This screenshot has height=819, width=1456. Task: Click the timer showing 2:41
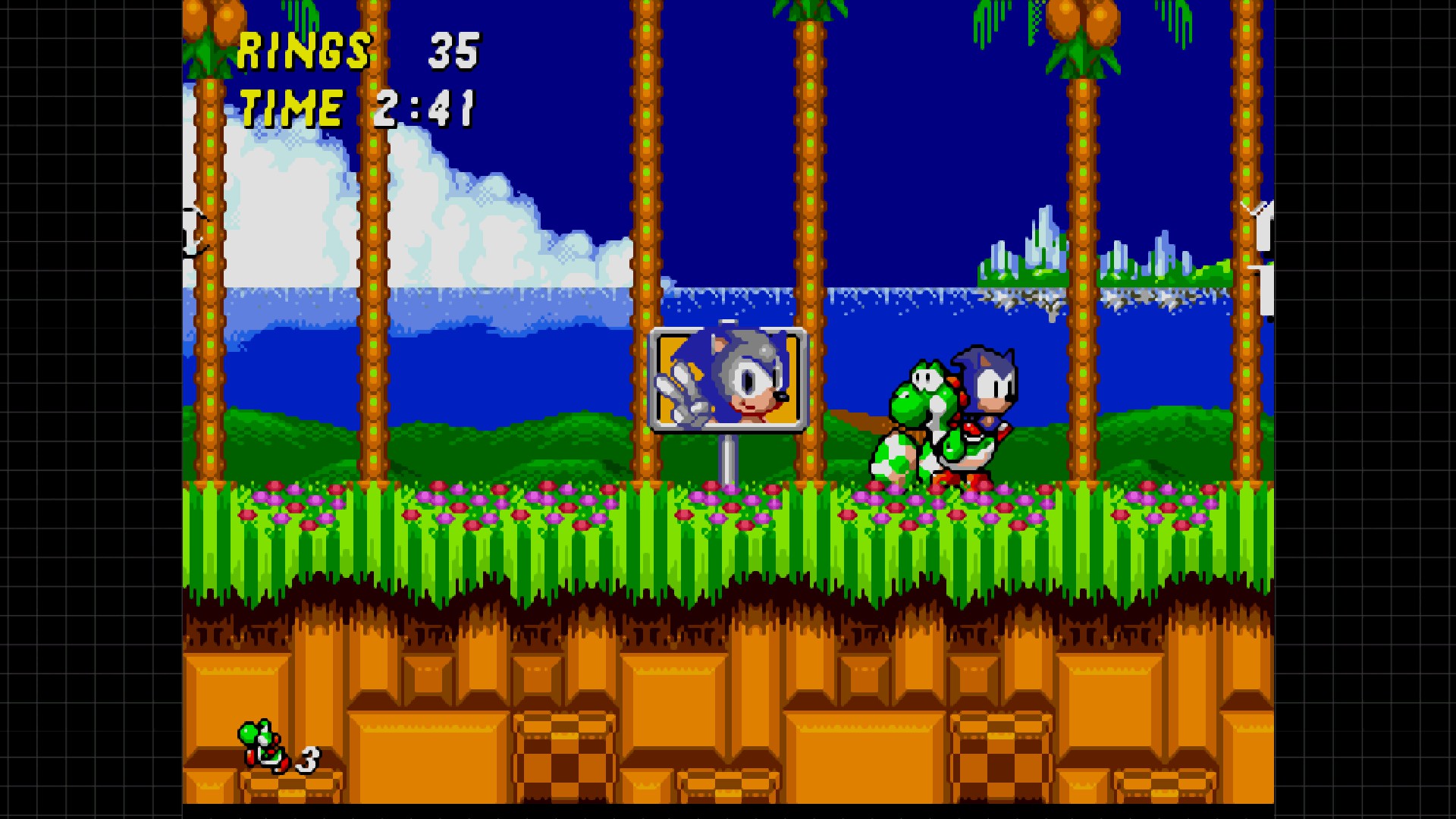tap(425, 108)
